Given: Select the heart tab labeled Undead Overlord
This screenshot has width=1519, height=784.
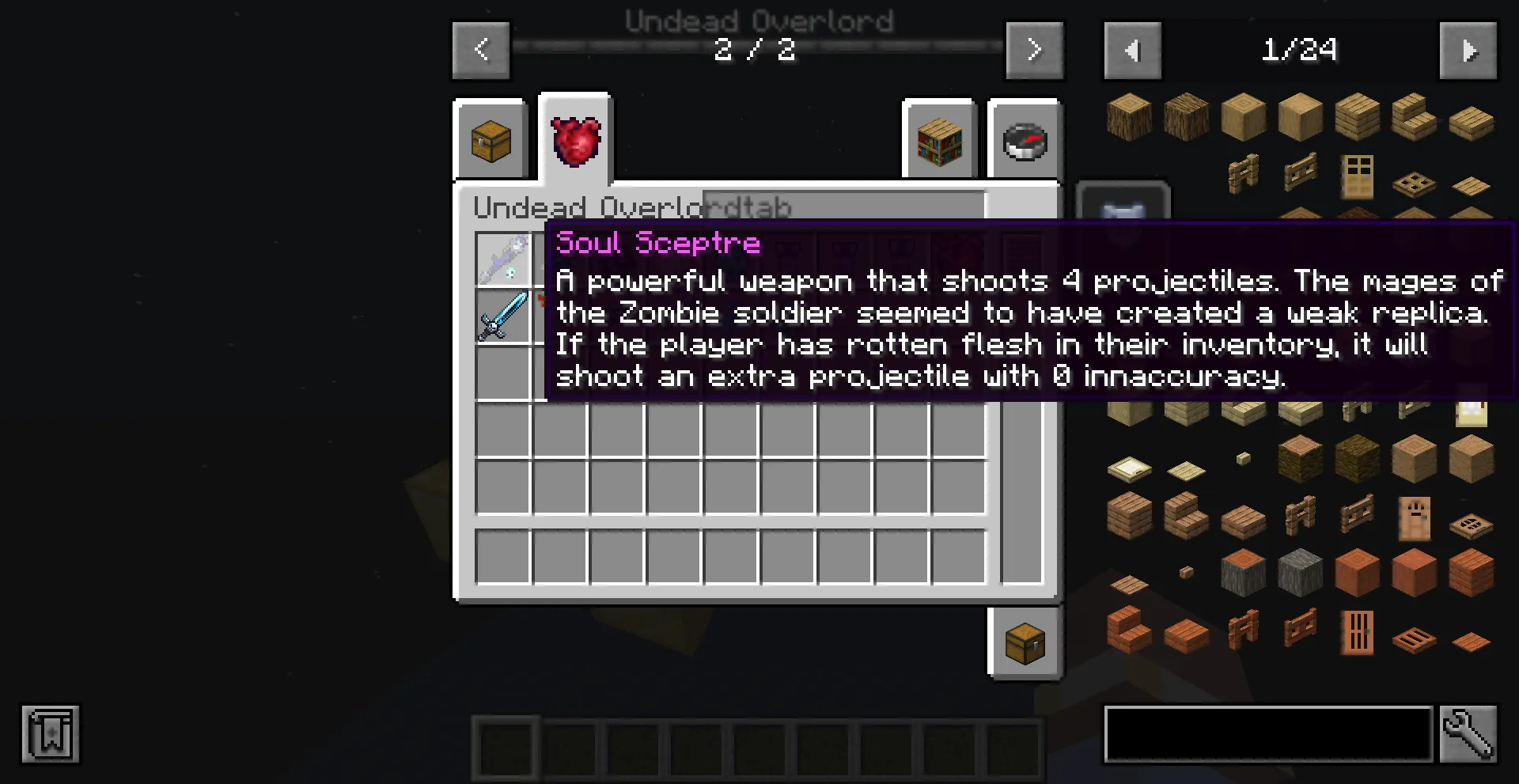Looking at the screenshot, I should pos(574,138).
